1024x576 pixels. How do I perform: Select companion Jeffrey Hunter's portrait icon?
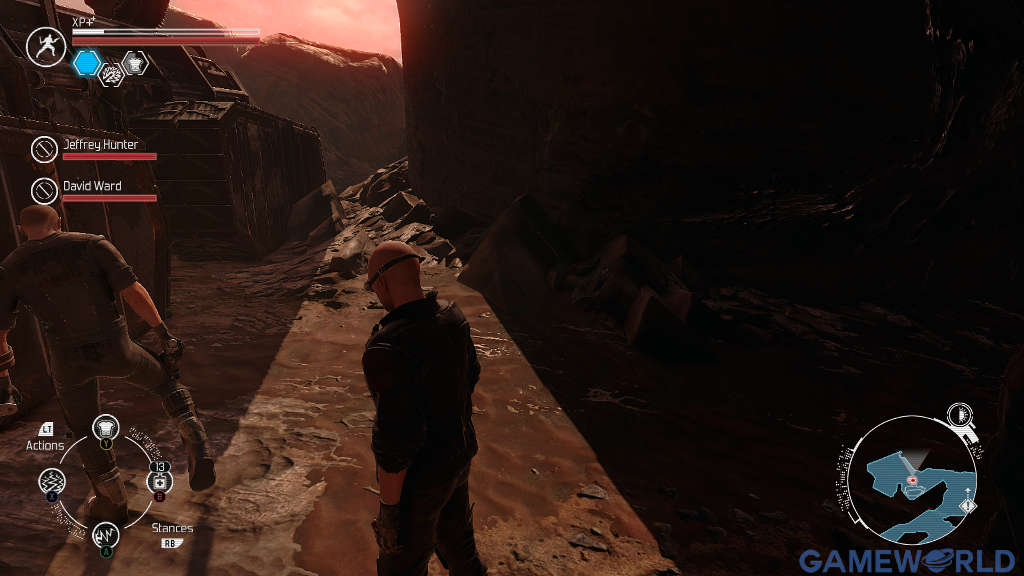pos(44,150)
